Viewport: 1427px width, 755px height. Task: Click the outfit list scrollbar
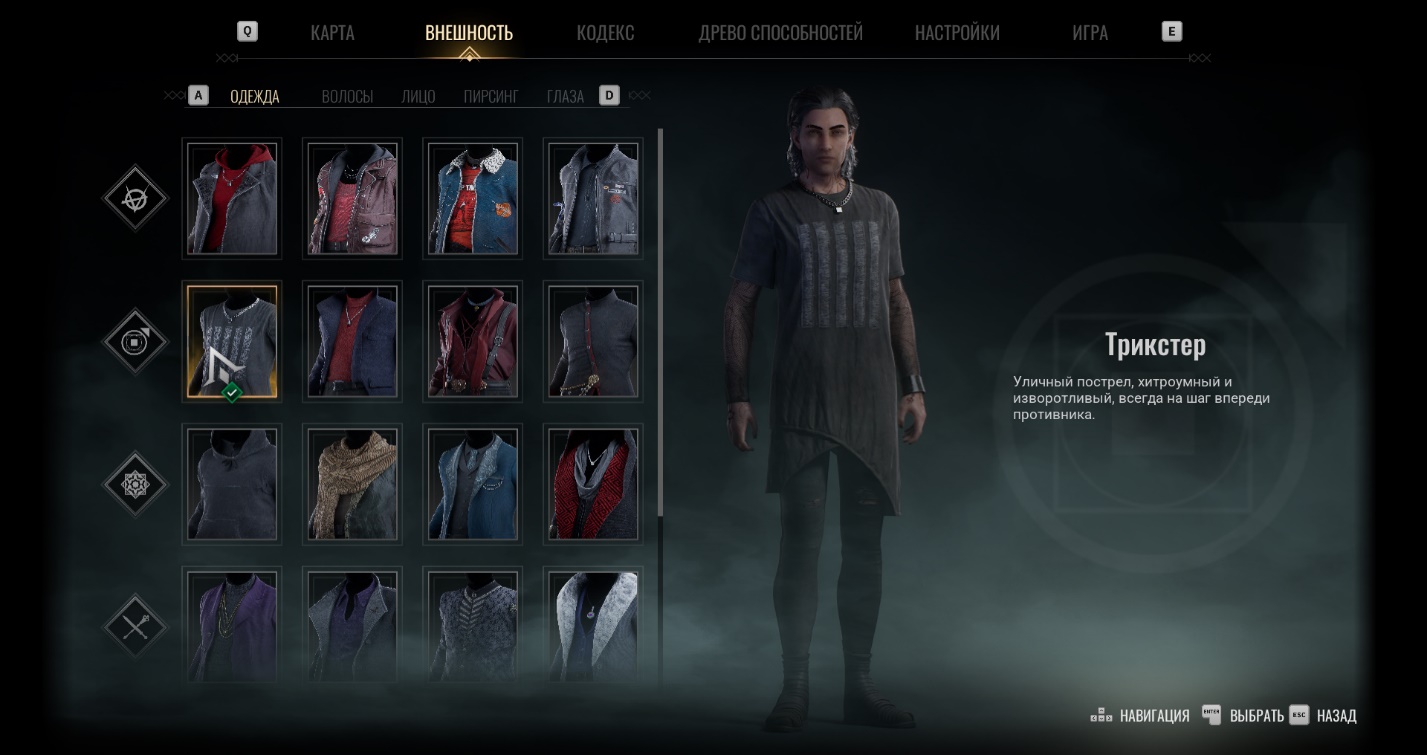660,320
